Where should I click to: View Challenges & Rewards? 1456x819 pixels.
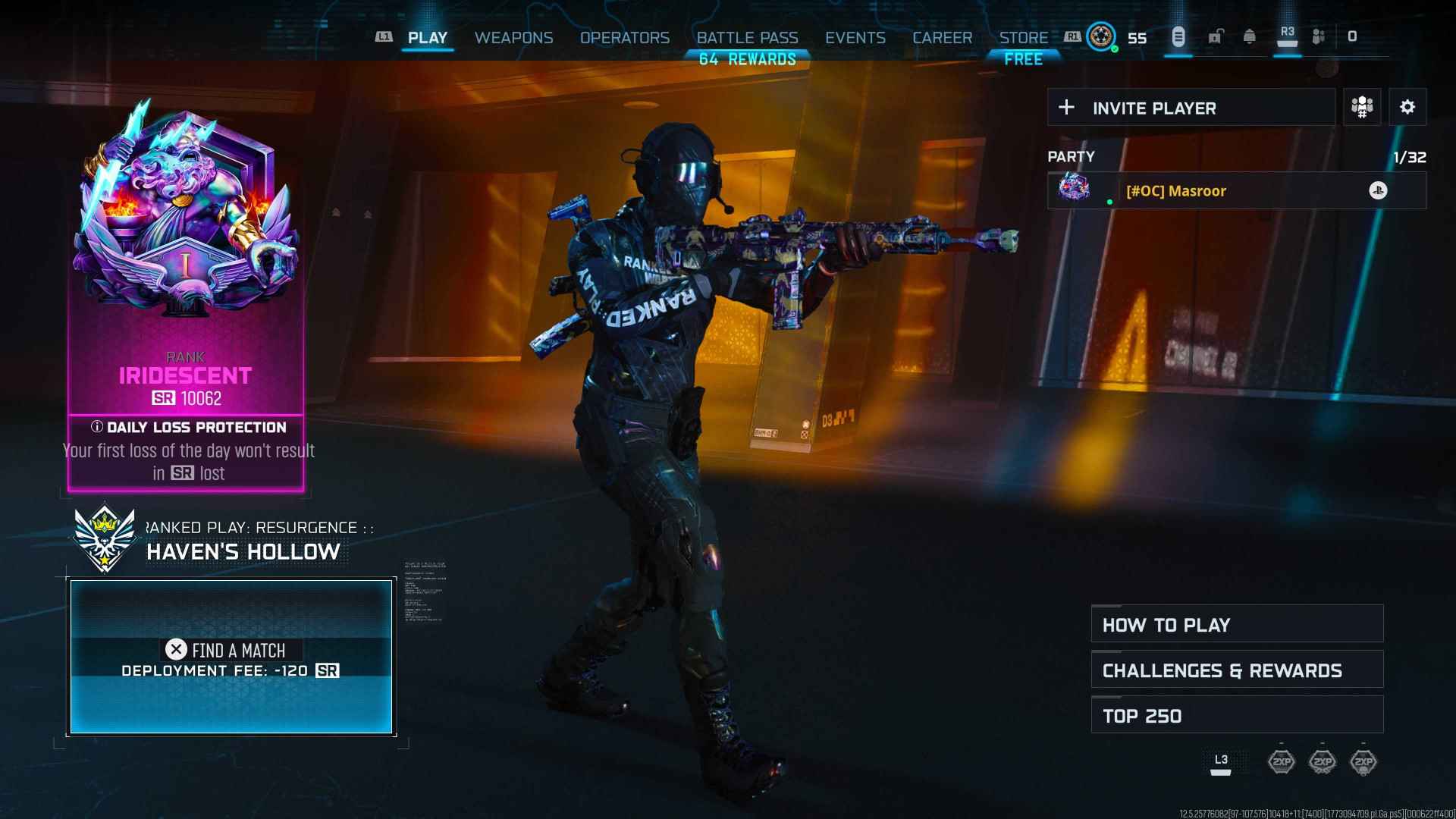point(1236,670)
